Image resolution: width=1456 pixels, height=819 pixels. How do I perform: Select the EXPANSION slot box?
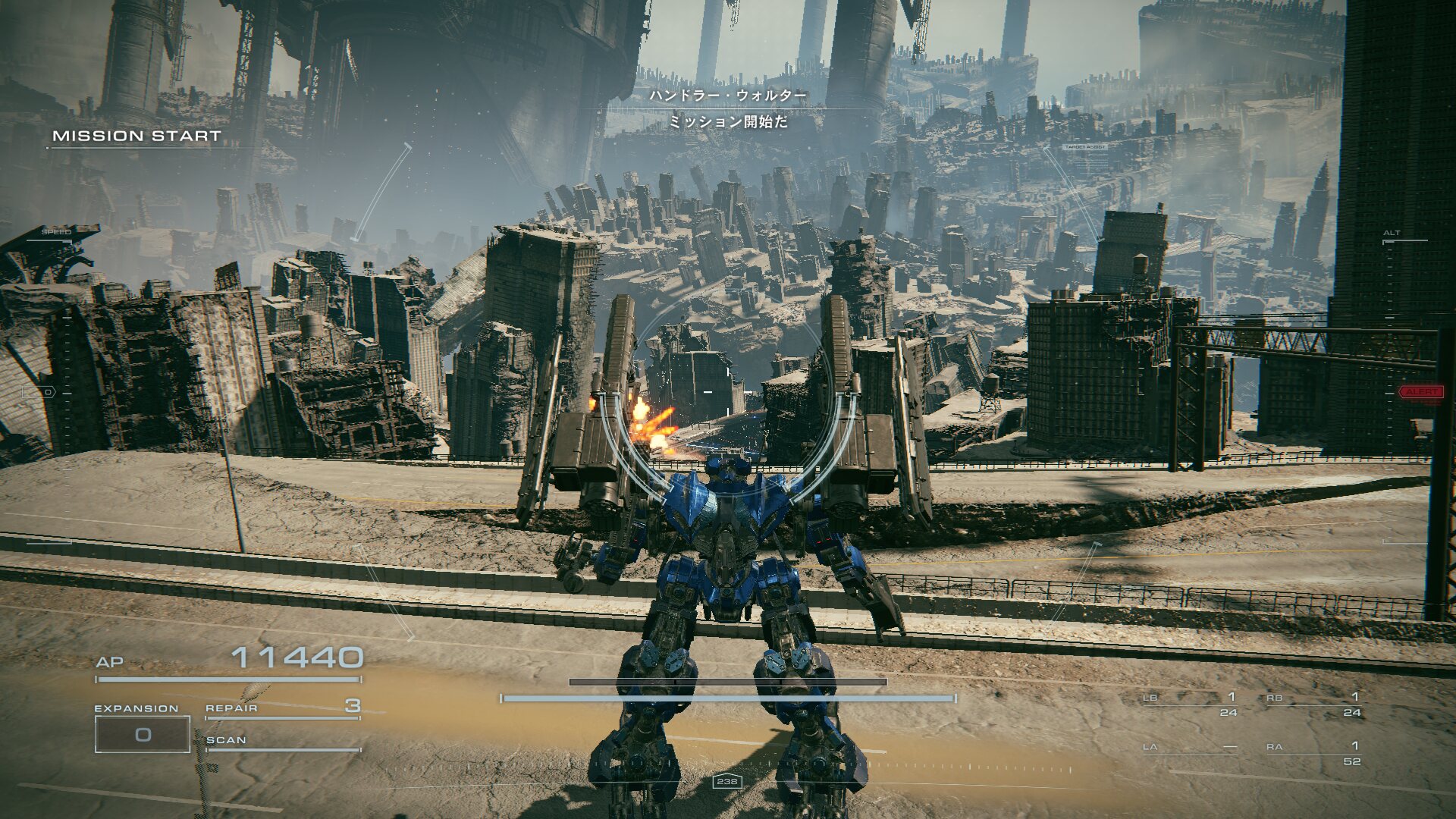pos(143,734)
